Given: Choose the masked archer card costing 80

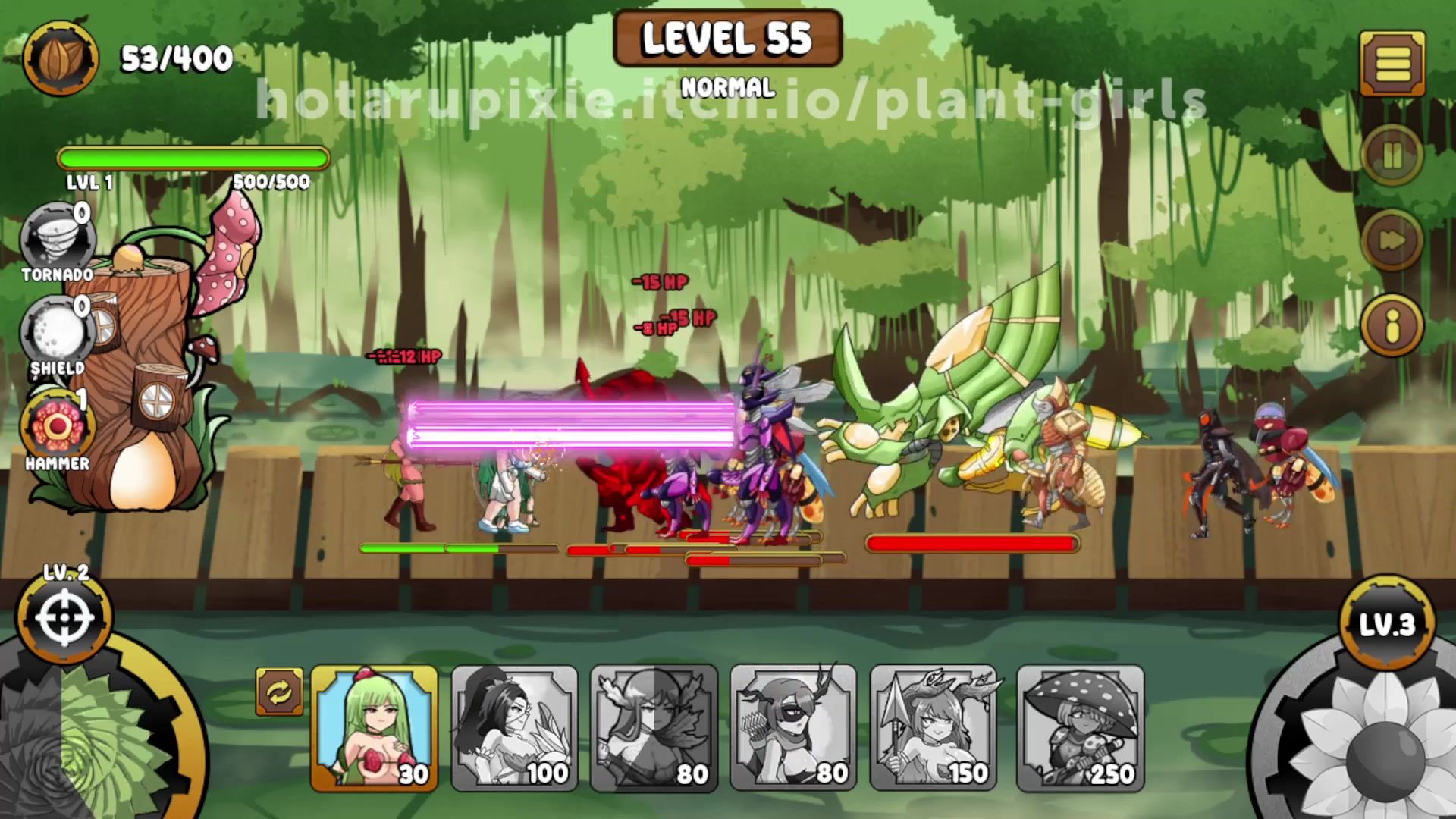Looking at the screenshot, I should coord(793,728).
